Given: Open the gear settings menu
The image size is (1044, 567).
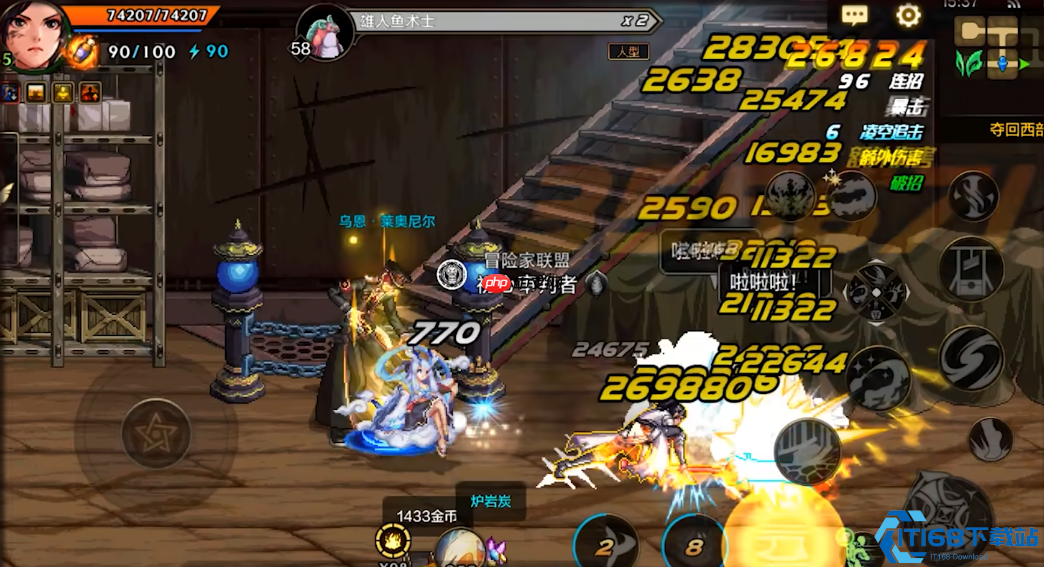Looking at the screenshot, I should tap(908, 15).
